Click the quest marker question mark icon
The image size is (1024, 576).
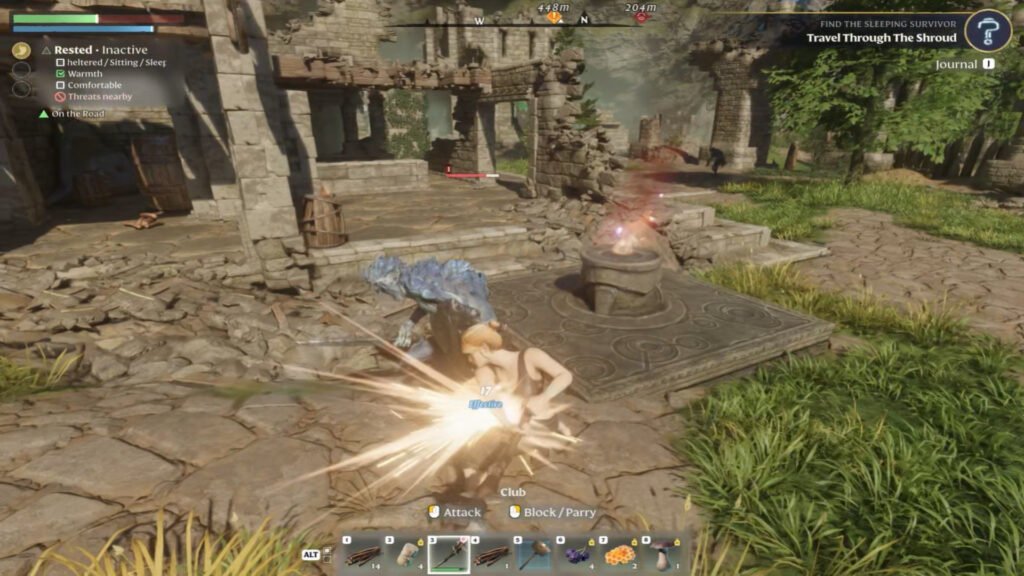click(988, 31)
